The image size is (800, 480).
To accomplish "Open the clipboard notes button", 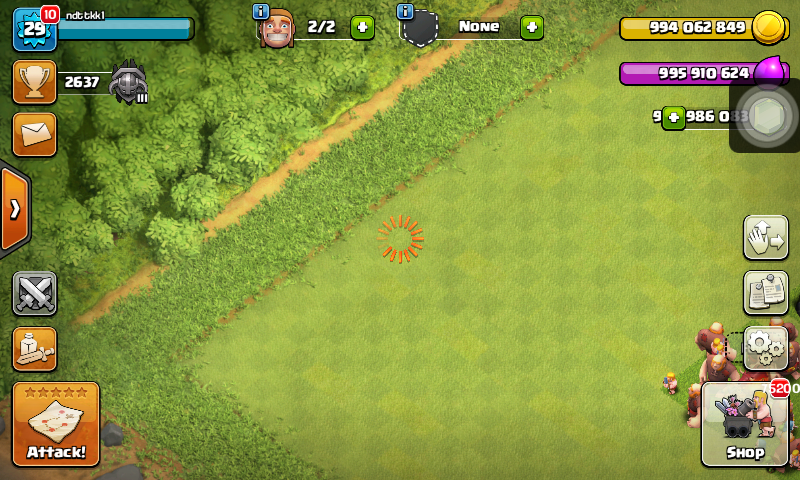I will coord(766,292).
